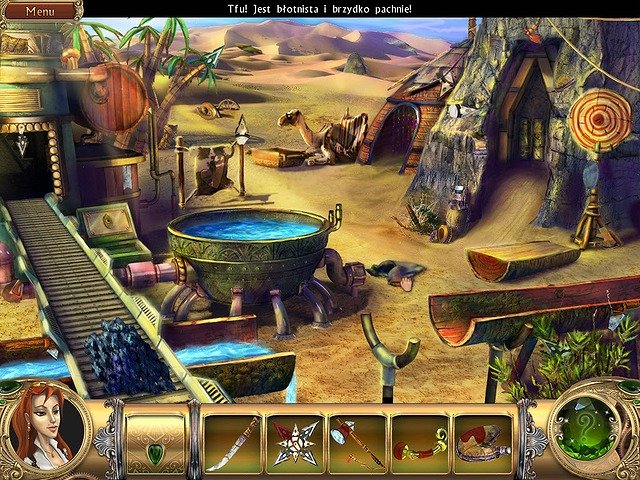
Task: Pick the item in the last inventory slot
Action: click(482, 443)
